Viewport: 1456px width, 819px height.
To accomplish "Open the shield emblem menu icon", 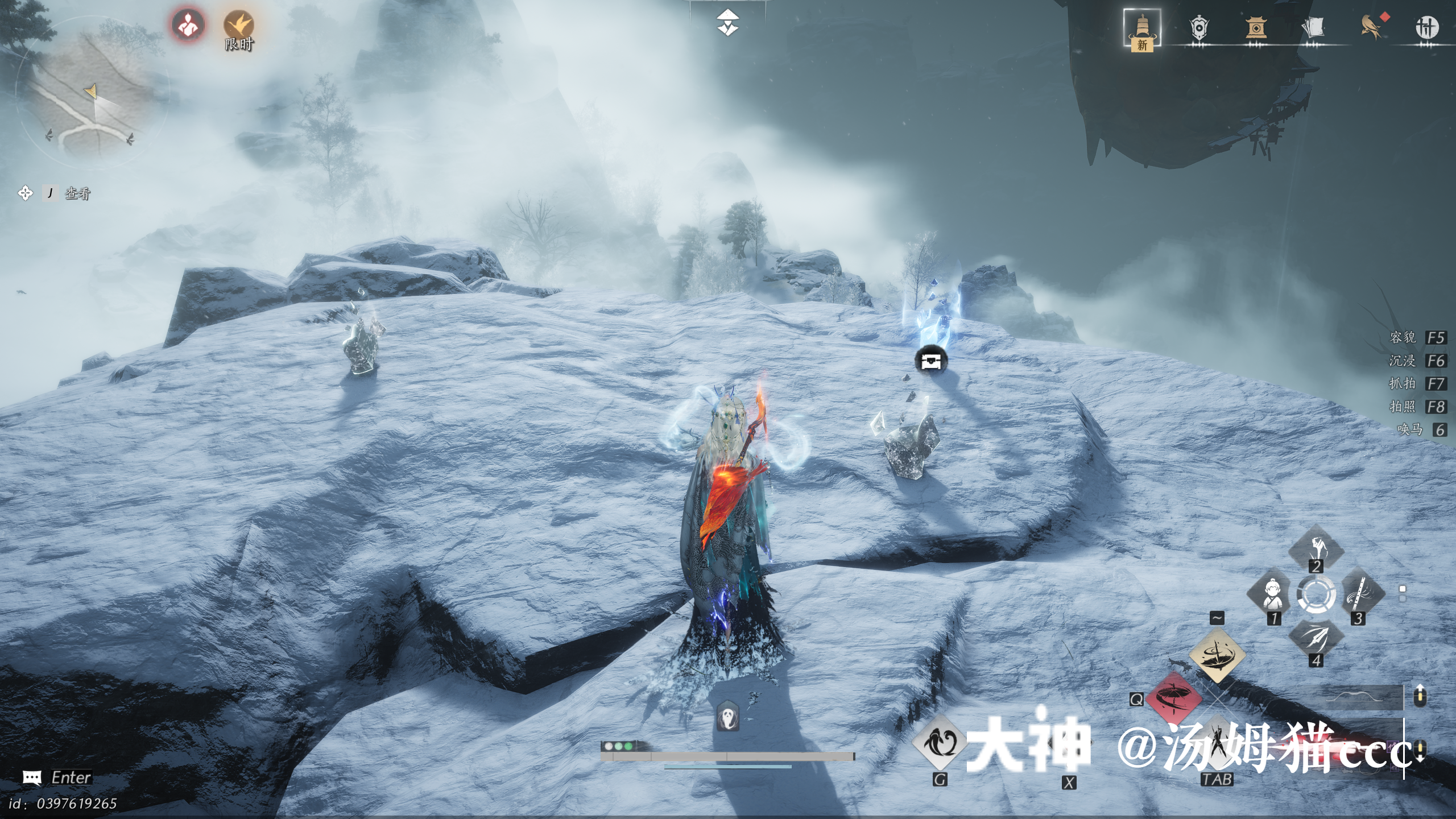I will coord(1198,28).
